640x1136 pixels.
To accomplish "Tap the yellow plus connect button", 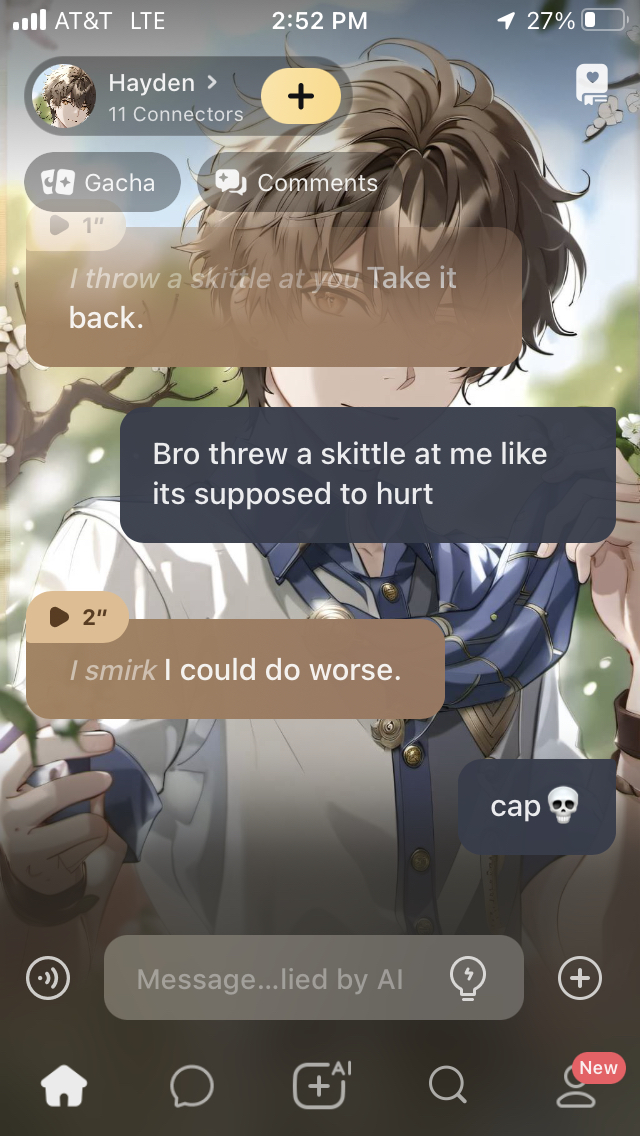I will tap(300, 96).
